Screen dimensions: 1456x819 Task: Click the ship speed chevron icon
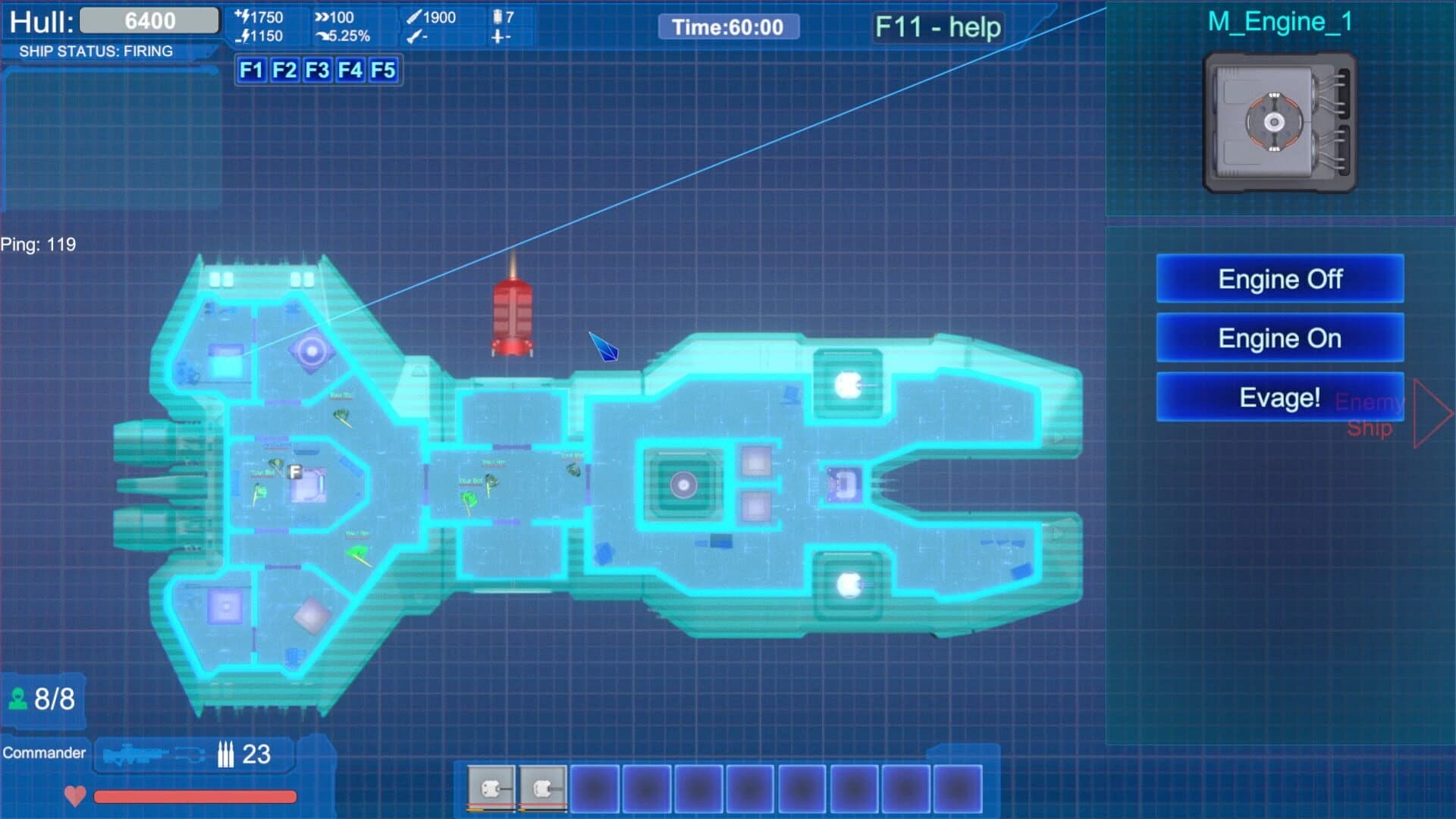322,15
